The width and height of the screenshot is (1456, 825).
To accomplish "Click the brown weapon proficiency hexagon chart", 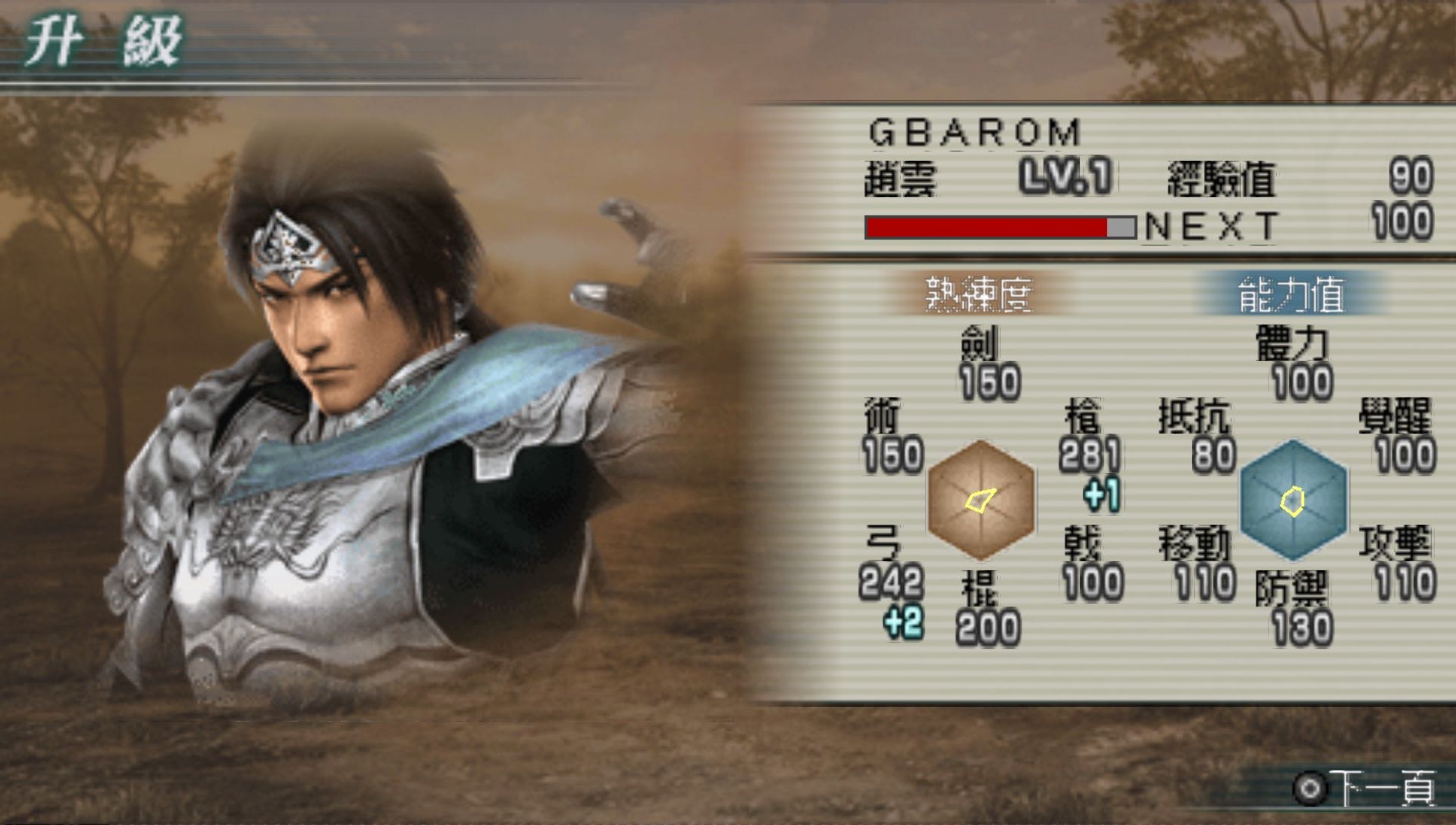I will 981,500.
